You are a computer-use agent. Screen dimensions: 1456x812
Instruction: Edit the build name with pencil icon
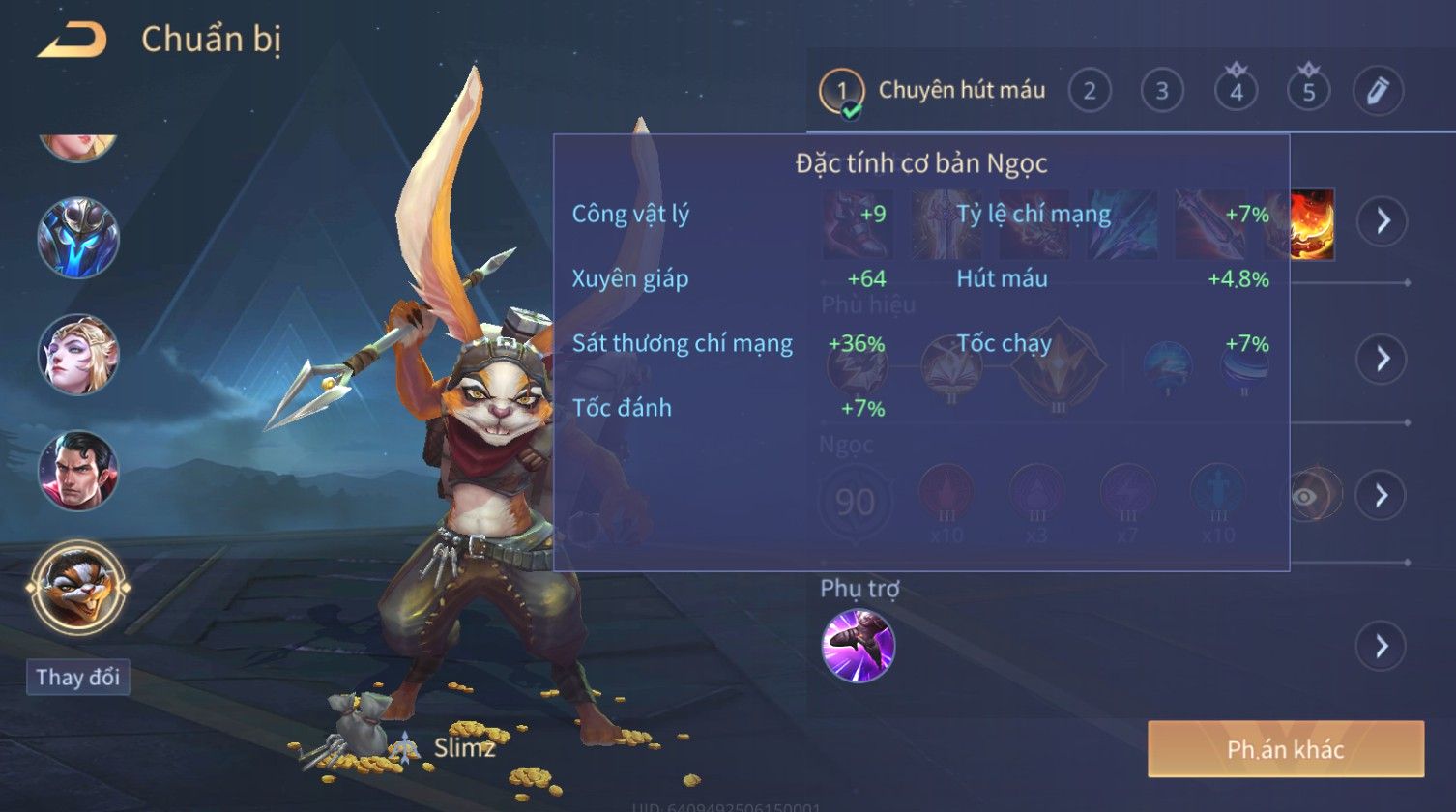(1378, 92)
